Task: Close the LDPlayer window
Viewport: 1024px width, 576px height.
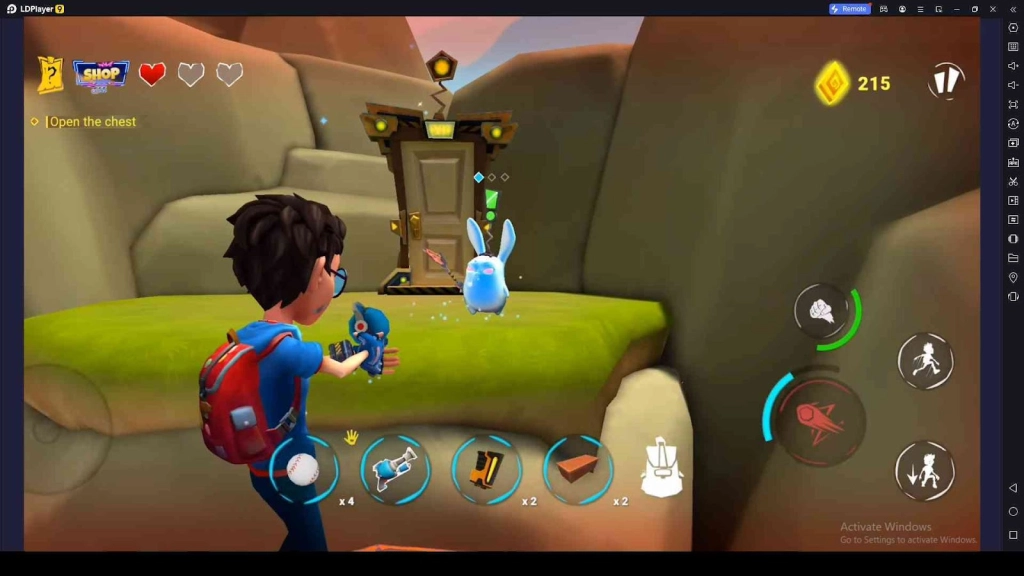Action: [x=993, y=9]
